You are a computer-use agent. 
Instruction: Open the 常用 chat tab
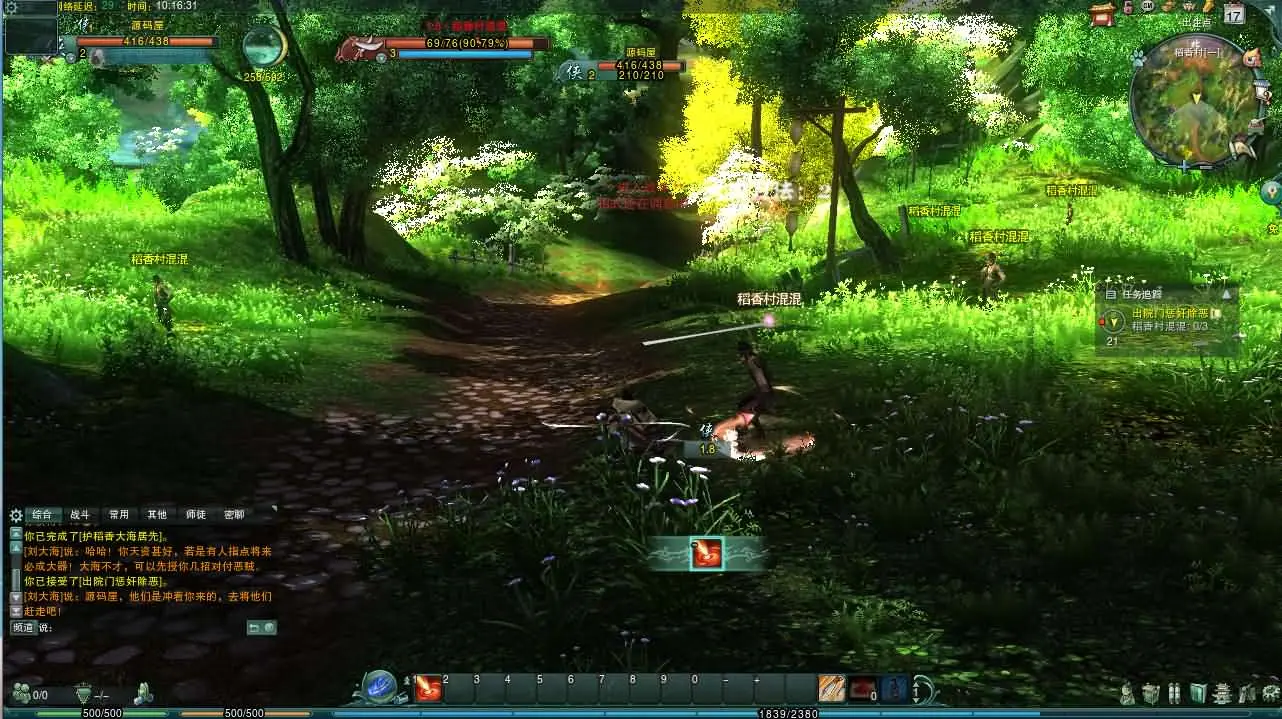119,515
